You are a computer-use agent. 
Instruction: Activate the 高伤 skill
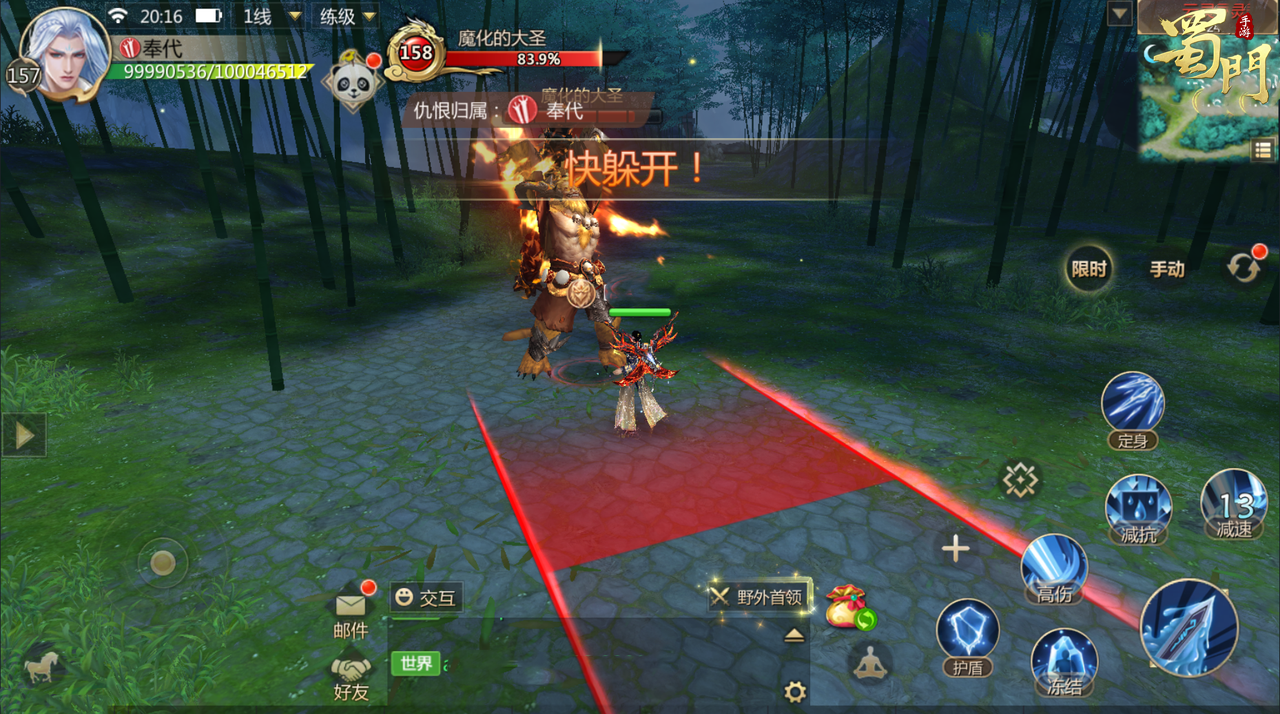[1054, 565]
